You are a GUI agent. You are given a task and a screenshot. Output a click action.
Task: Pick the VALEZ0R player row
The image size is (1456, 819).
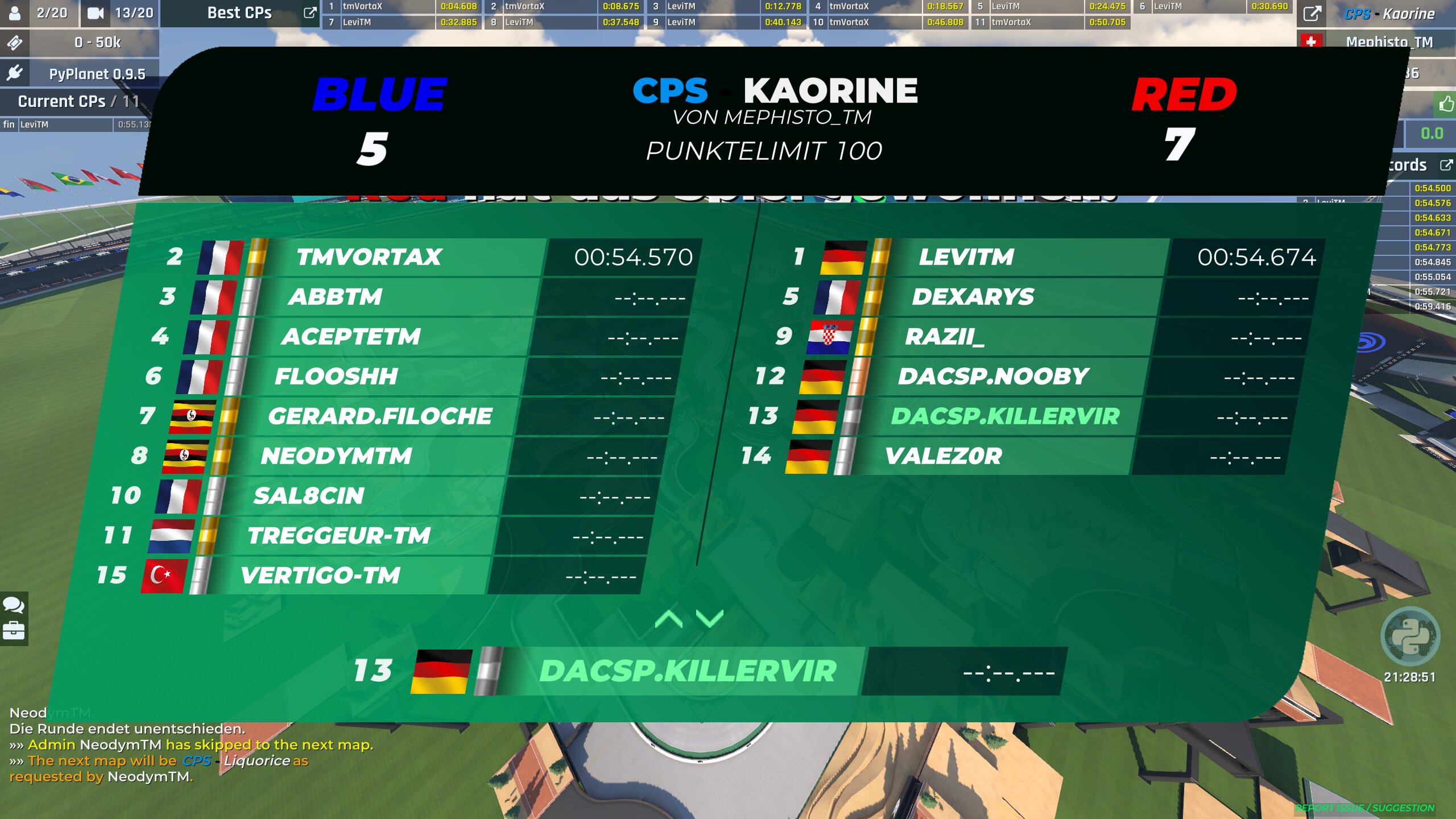click(943, 456)
